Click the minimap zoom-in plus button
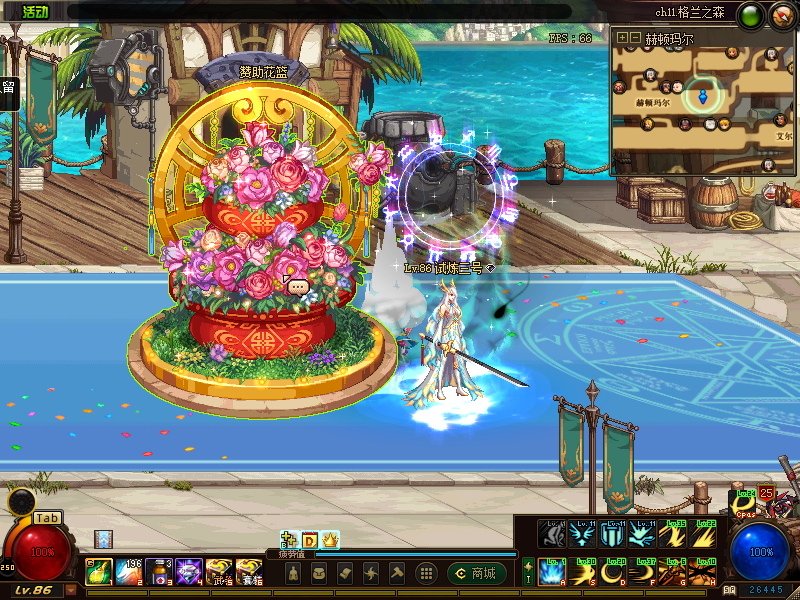 tap(622, 38)
